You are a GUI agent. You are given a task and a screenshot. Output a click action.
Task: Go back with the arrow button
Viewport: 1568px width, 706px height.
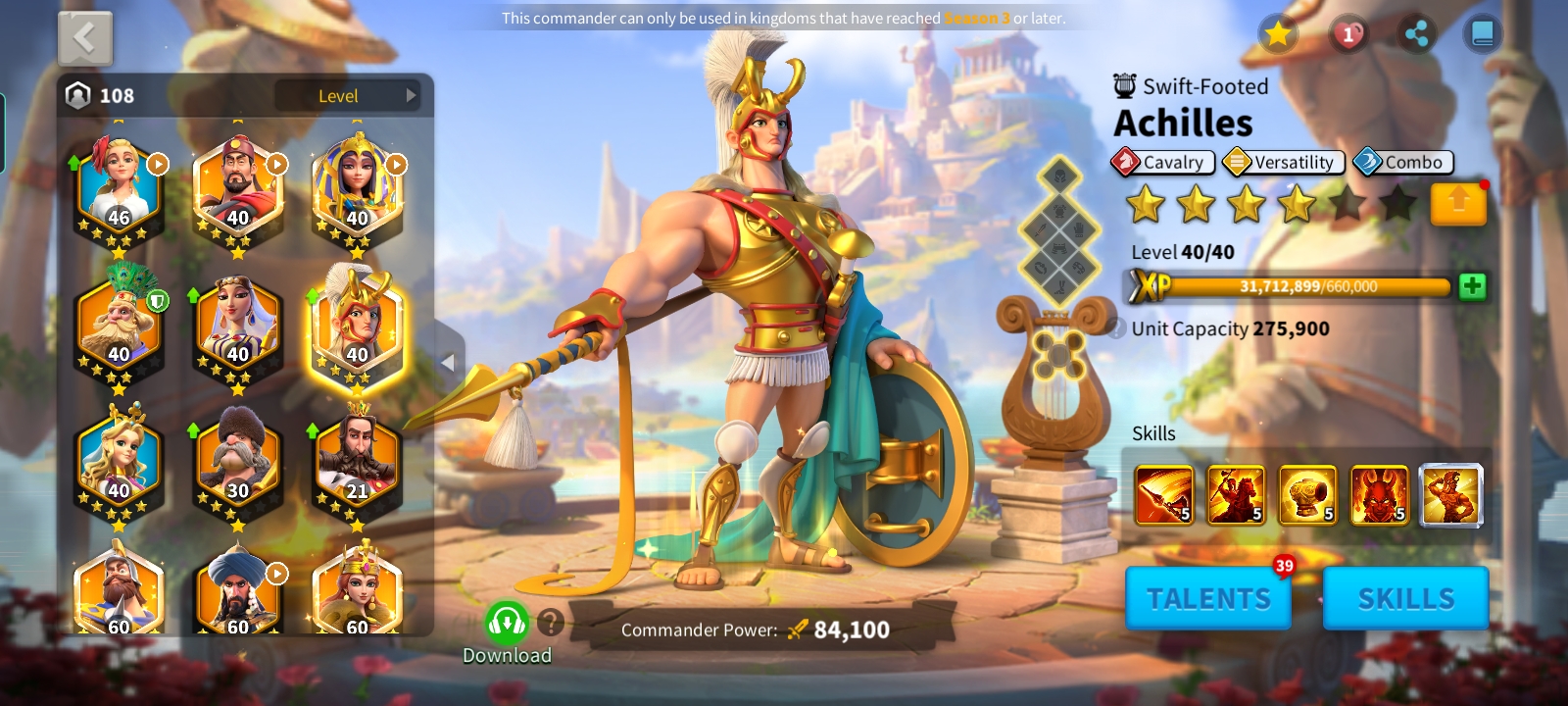point(85,39)
